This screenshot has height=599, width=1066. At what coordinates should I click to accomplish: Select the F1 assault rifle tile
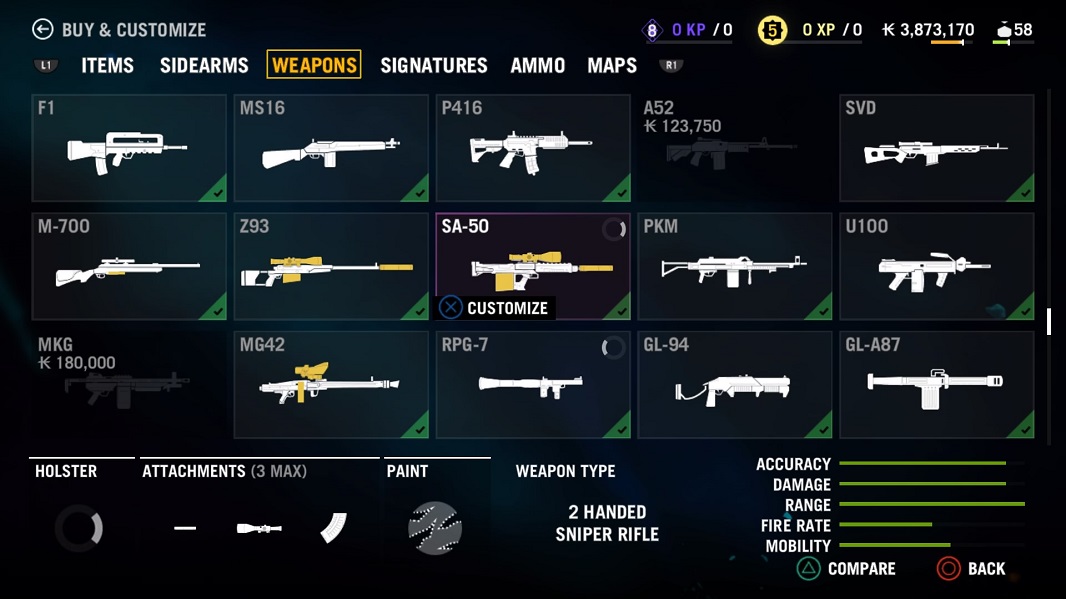pyautogui.click(x=130, y=148)
